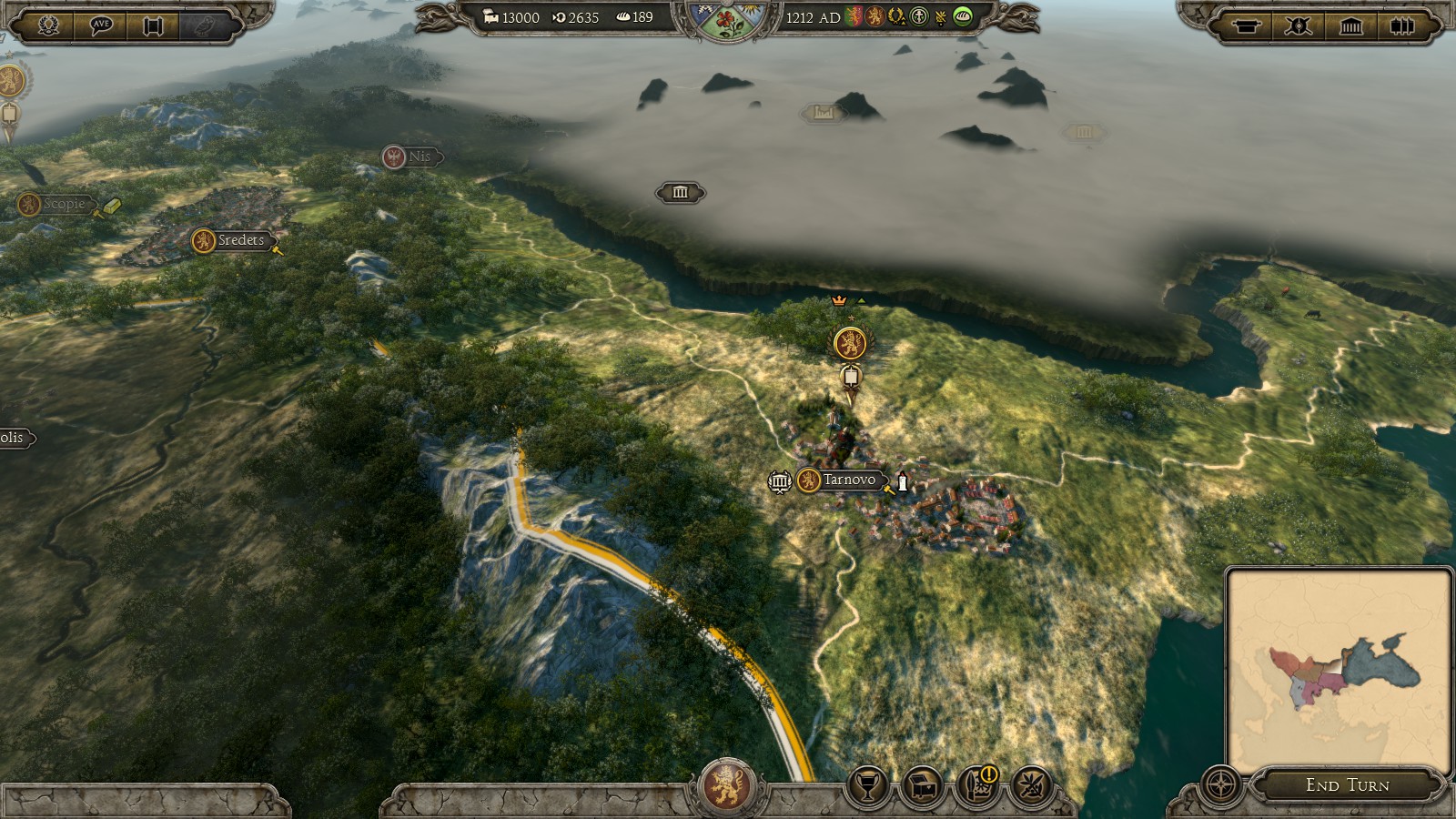The width and height of the screenshot is (1456, 819).
Task: Click the compass button beside End Turn
Action: [1220, 784]
